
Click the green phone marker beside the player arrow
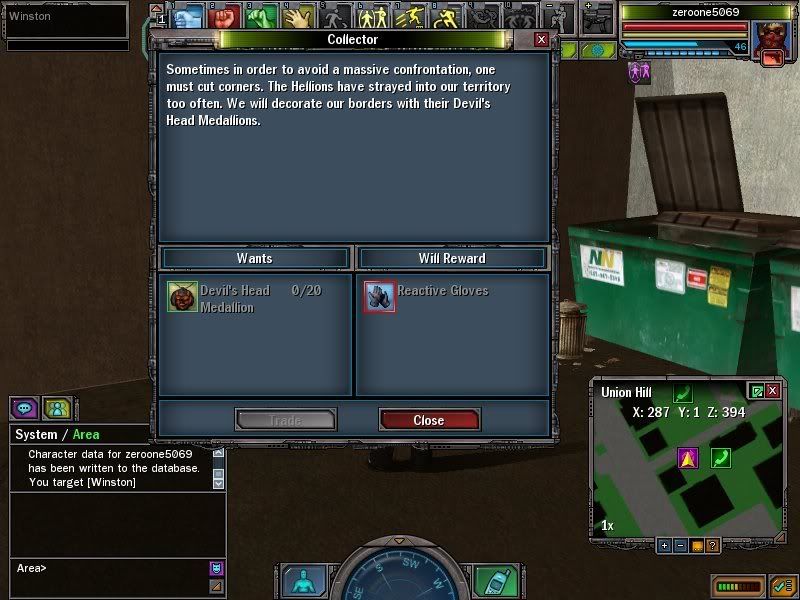(x=720, y=458)
